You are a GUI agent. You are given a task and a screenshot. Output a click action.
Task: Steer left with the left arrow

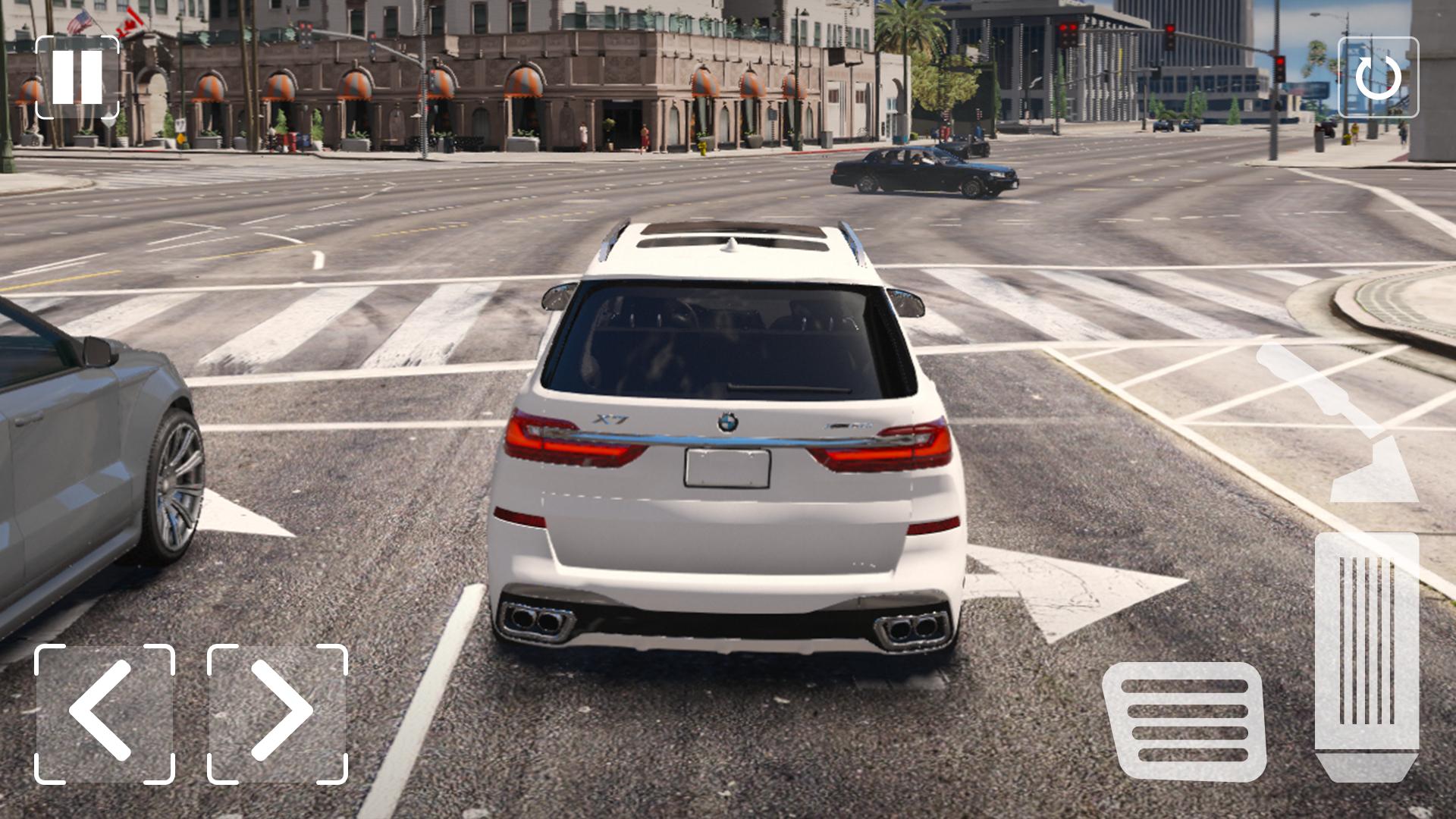point(105,714)
